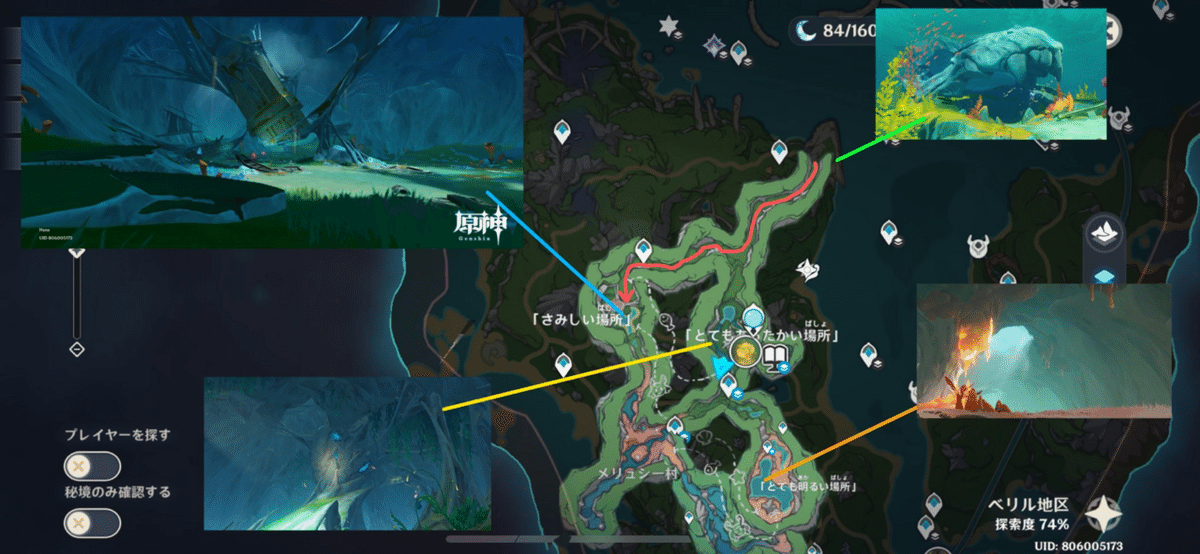Screen dimensions: 1200x554
Task: Open the mountain-icon map layer switcher
Action: (x=1105, y=232)
